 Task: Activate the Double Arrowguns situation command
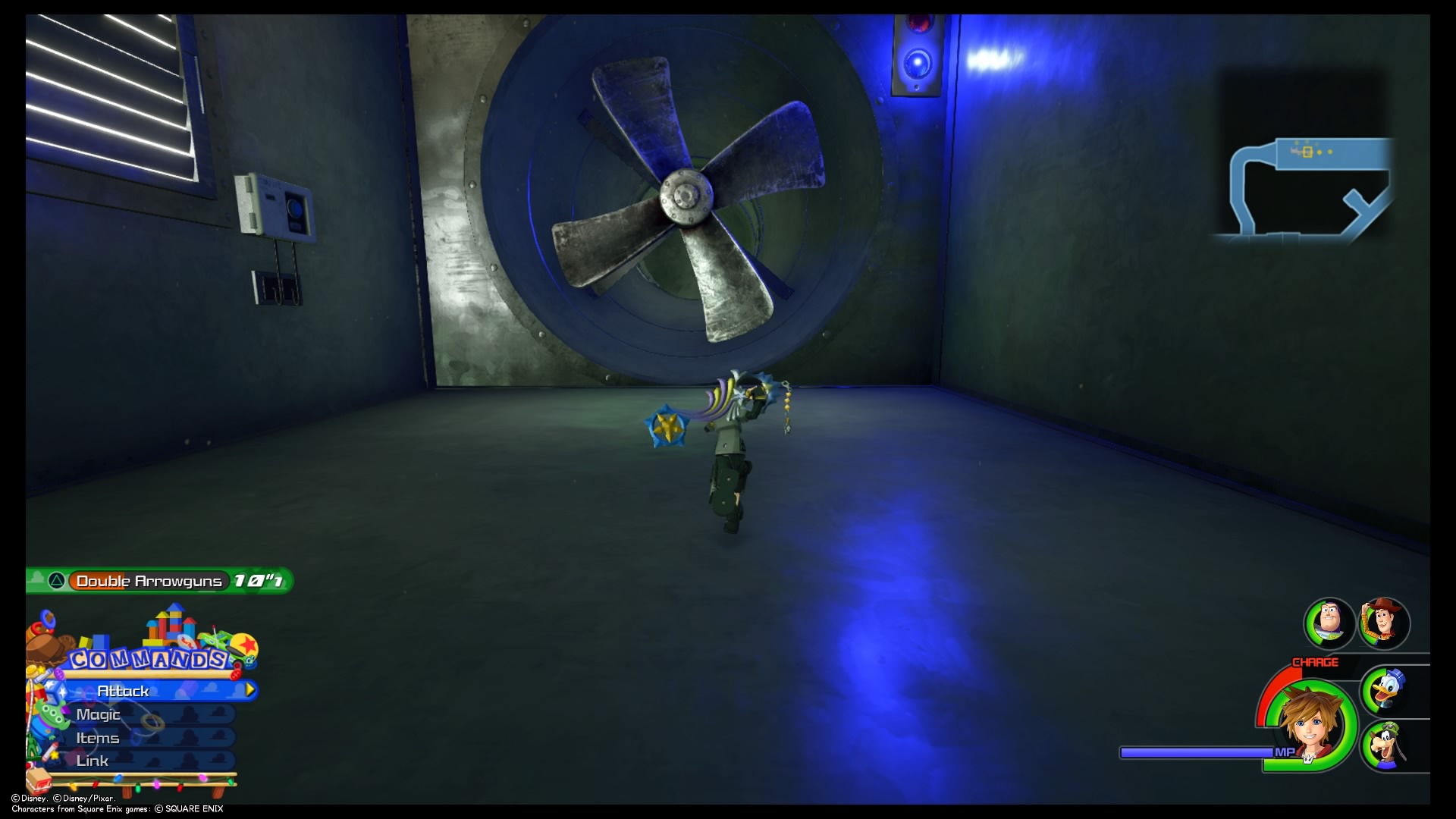click(x=149, y=581)
